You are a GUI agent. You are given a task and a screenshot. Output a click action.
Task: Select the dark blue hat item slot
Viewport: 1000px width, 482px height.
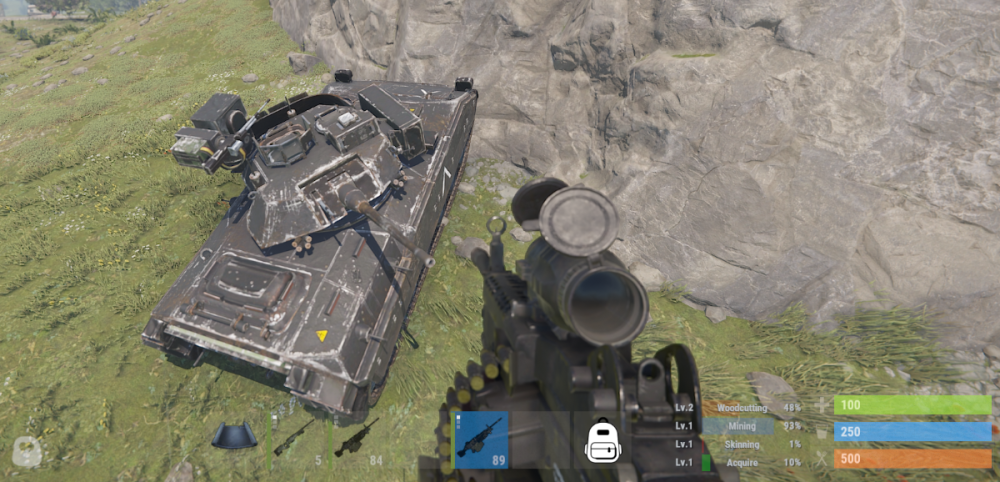[233, 436]
